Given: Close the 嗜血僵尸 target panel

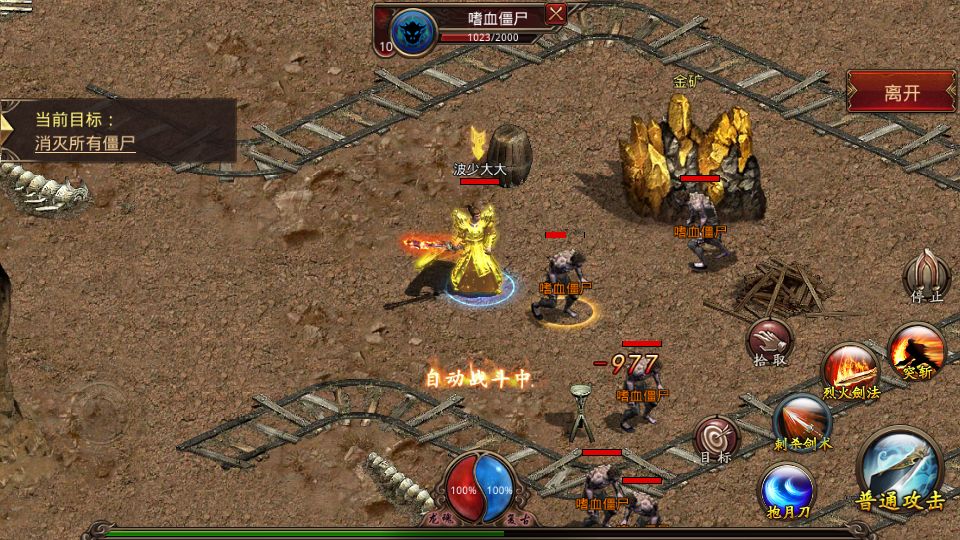Looking at the screenshot, I should (x=556, y=14).
